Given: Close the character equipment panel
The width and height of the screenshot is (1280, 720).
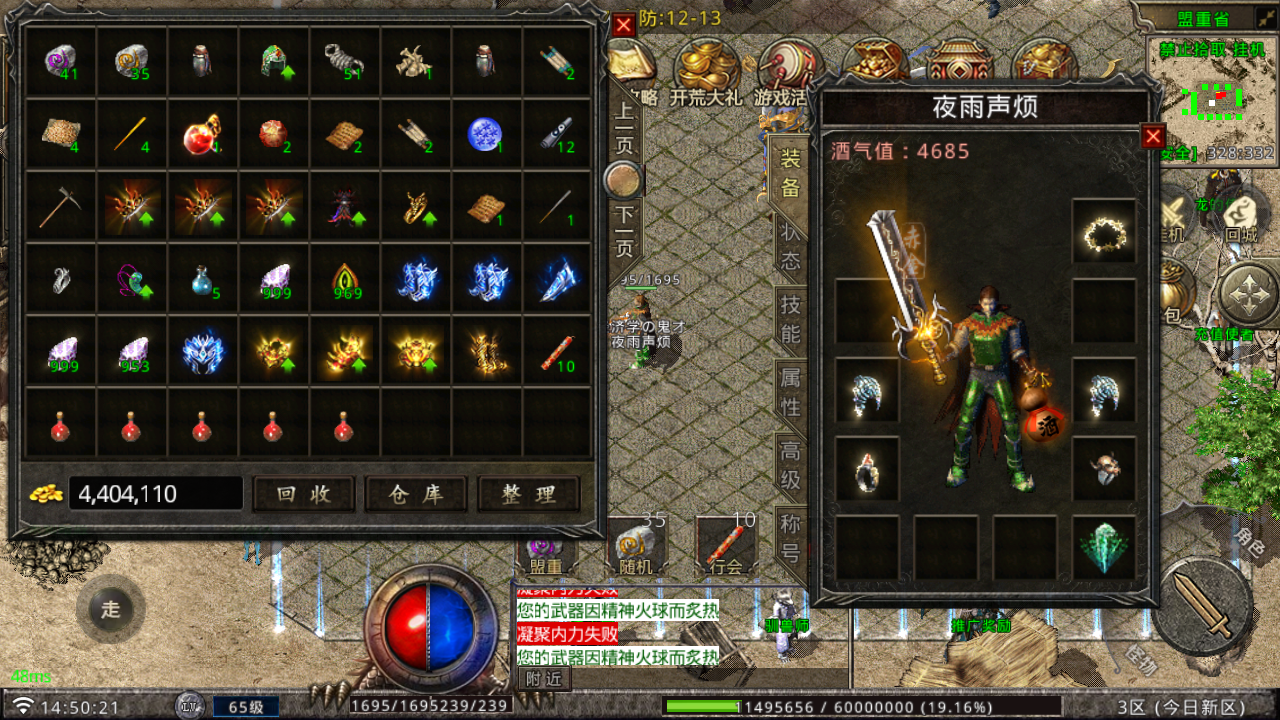Looking at the screenshot, I should pos(1153,137).
